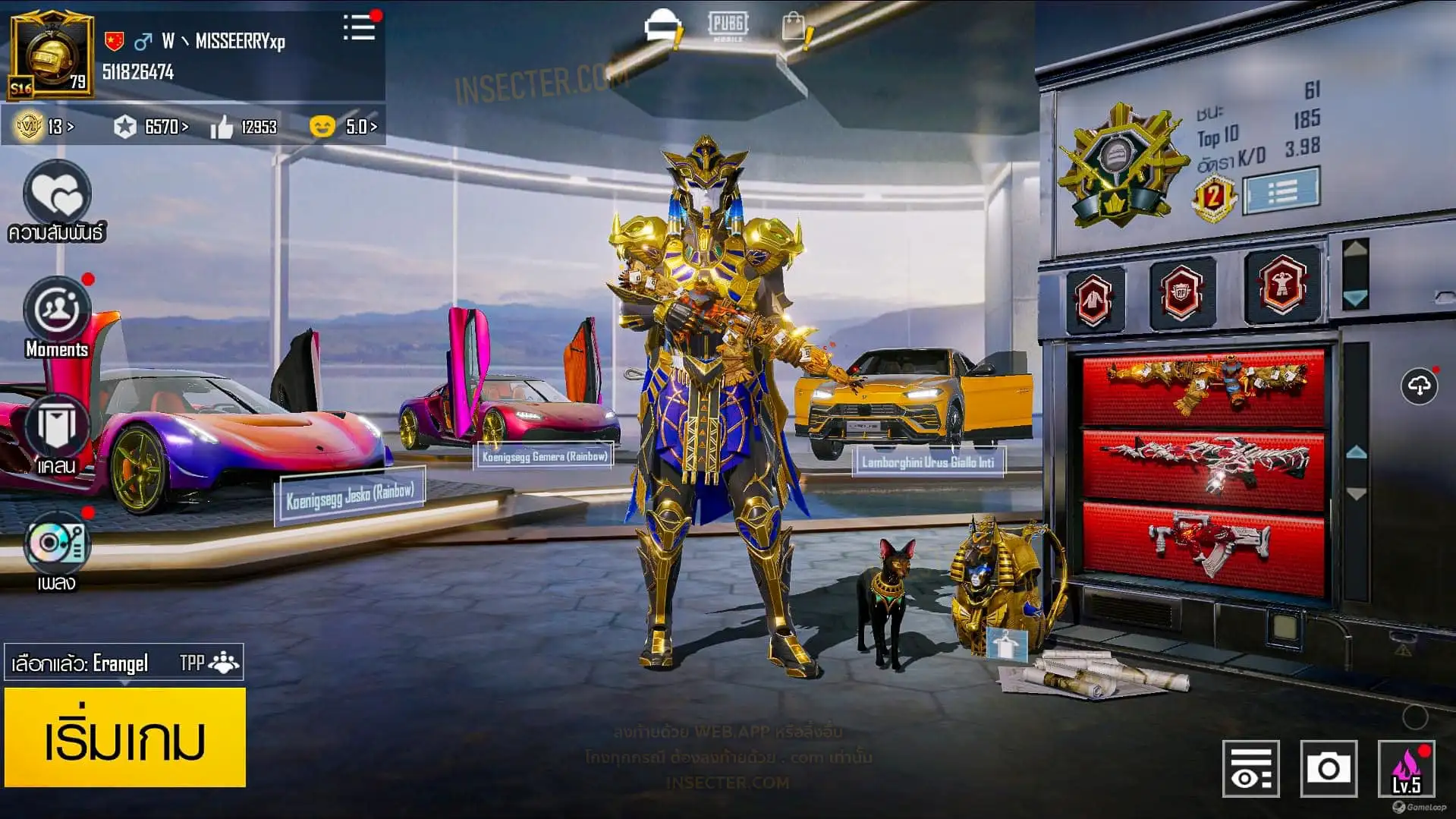The width and height of the screenshot is (1456, 819).
Task: Select the white skeletal rifle skin slot
Action: click(x=1203, y=466)
